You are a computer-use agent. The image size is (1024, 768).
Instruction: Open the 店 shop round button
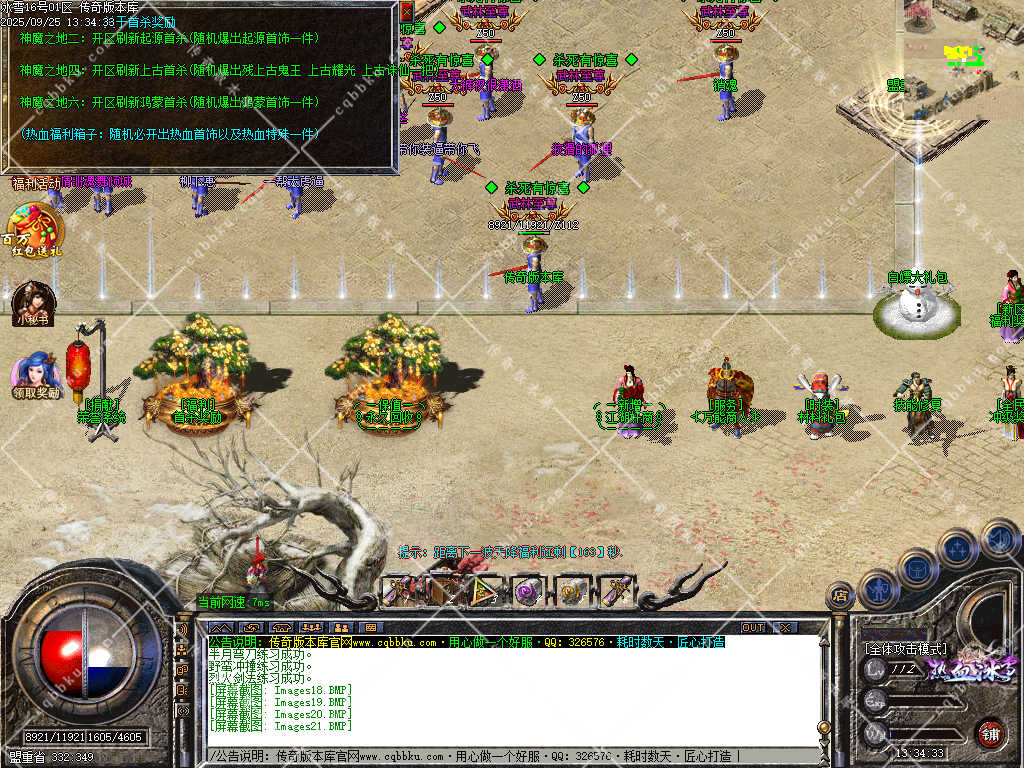(x=839, y=596)
